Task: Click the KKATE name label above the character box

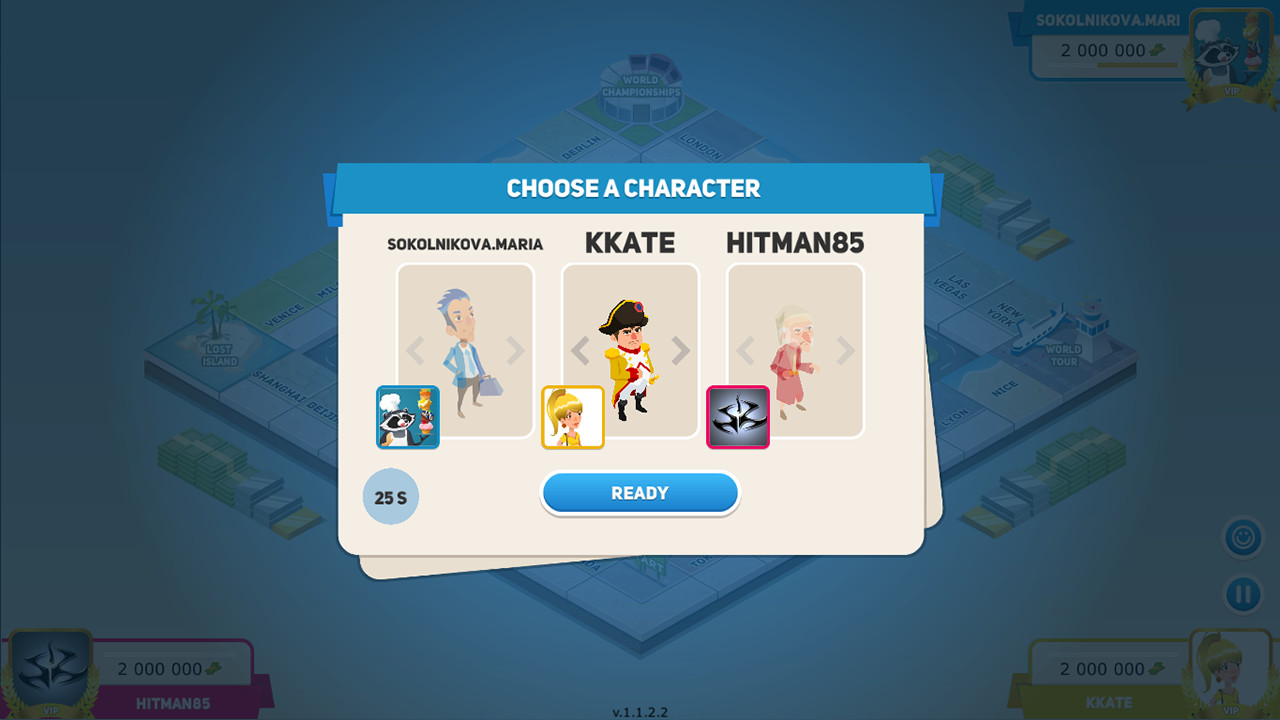Action: [630, 242]
